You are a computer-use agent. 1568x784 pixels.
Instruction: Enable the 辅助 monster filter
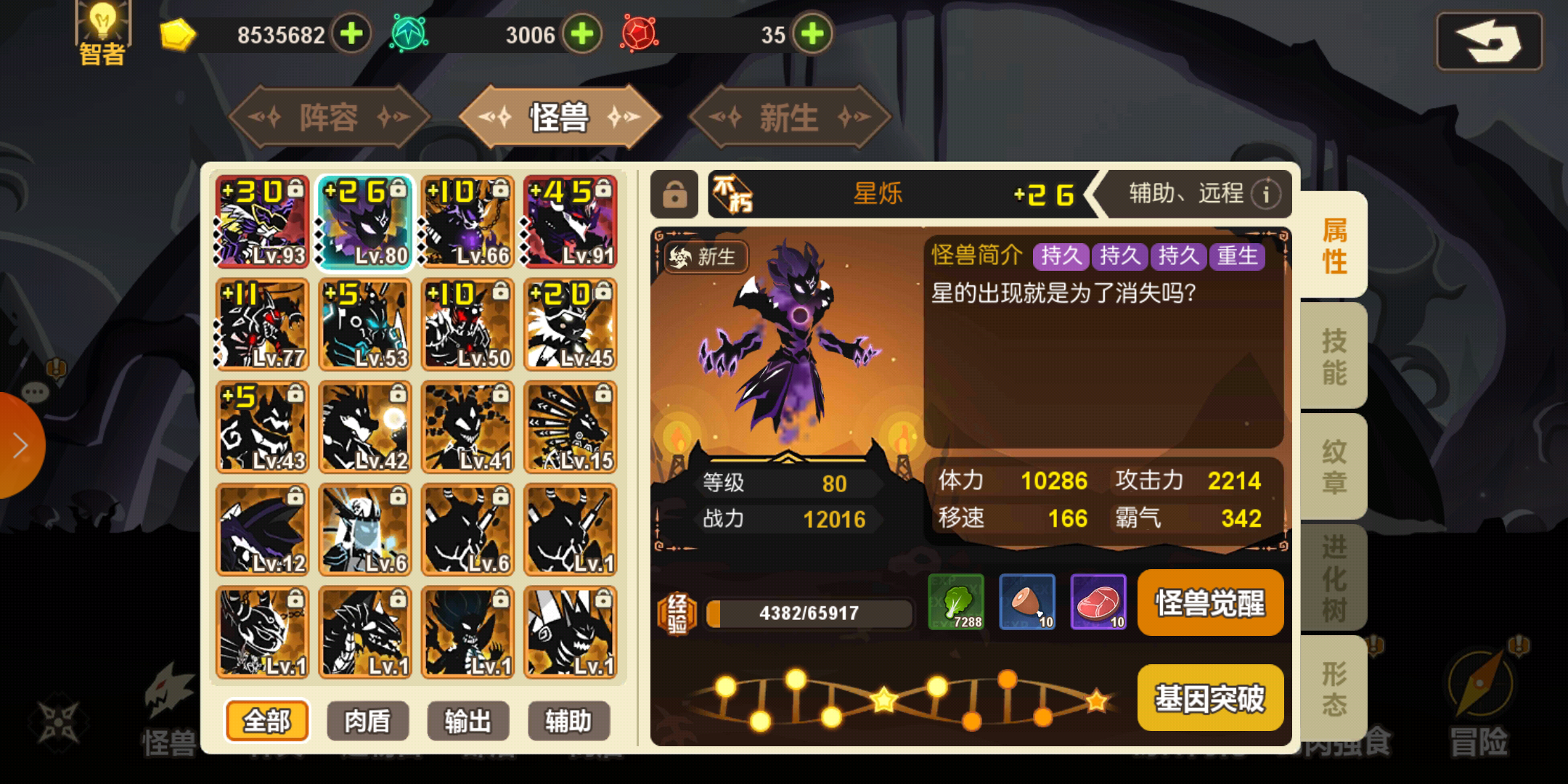click(x=568, y=721)
